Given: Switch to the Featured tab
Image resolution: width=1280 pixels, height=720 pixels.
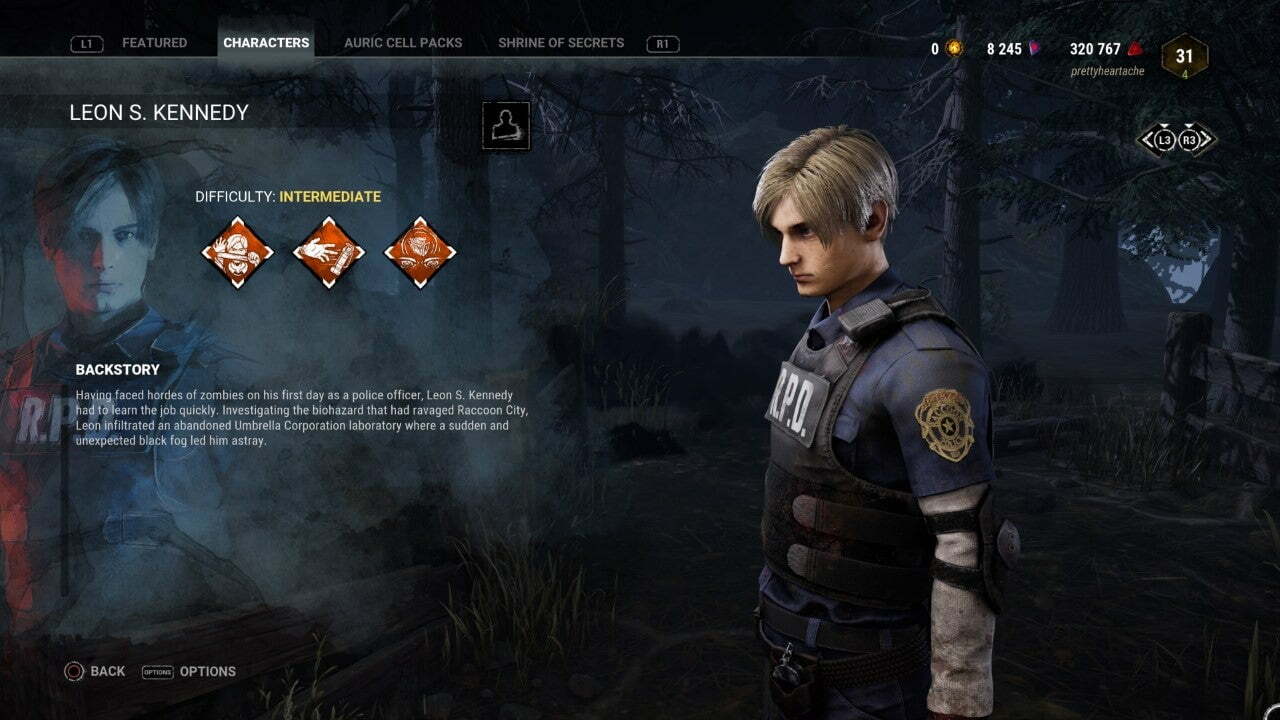Looking at the screenshot, I should [154, 43].
